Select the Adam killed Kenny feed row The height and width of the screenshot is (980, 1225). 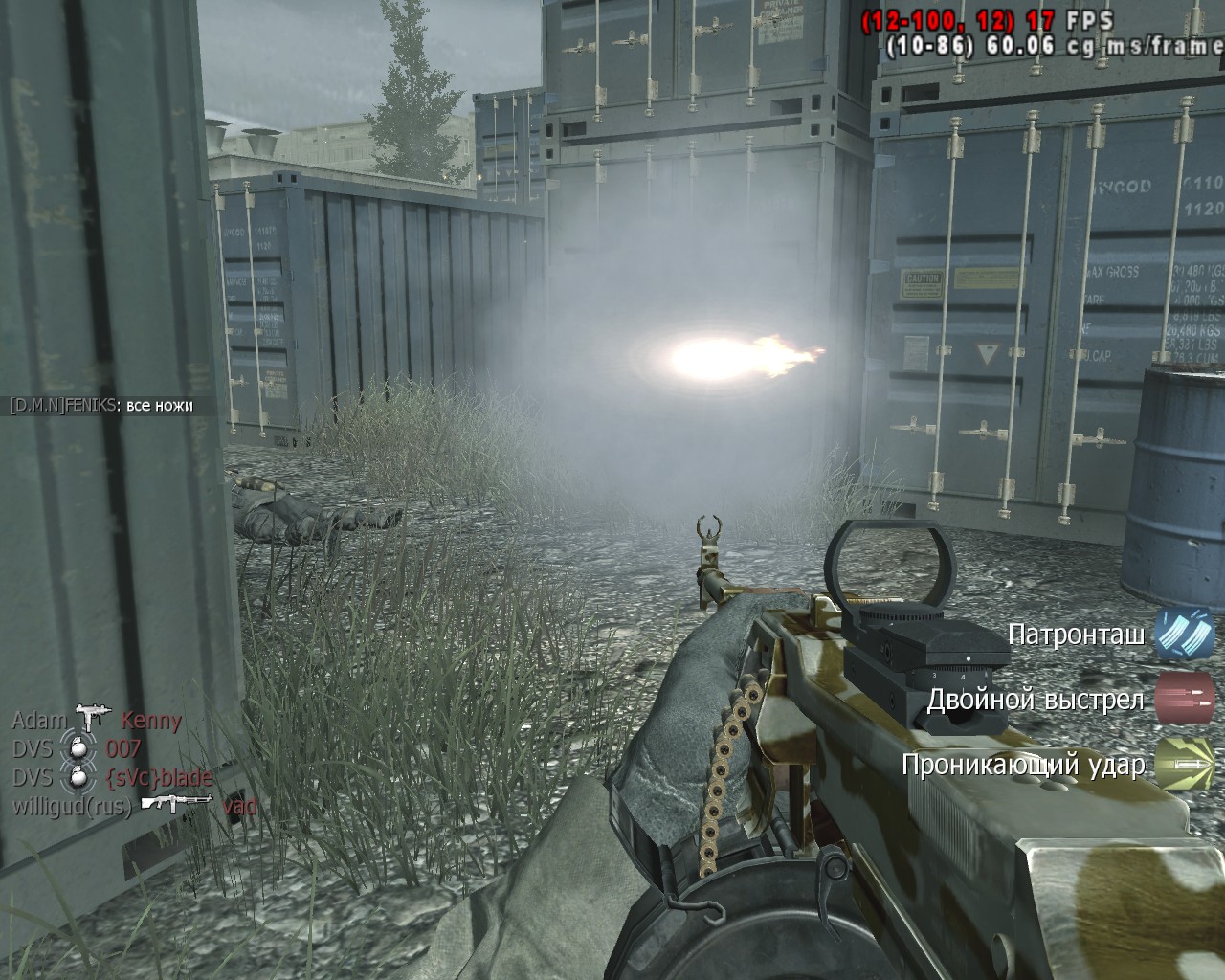click(x=97, y=721)
